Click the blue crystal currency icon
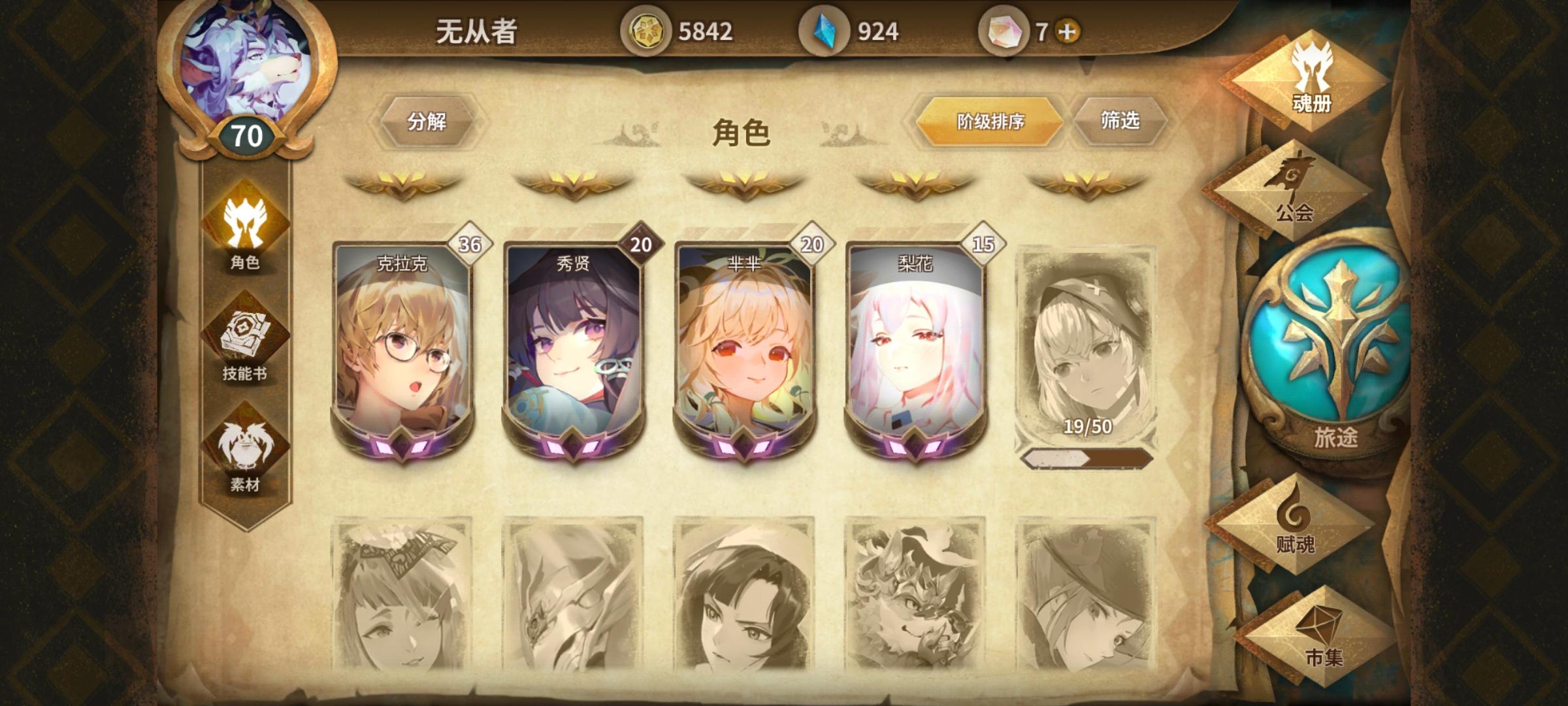This screenshot has height=706, width=1568. (x=824, y=29)
